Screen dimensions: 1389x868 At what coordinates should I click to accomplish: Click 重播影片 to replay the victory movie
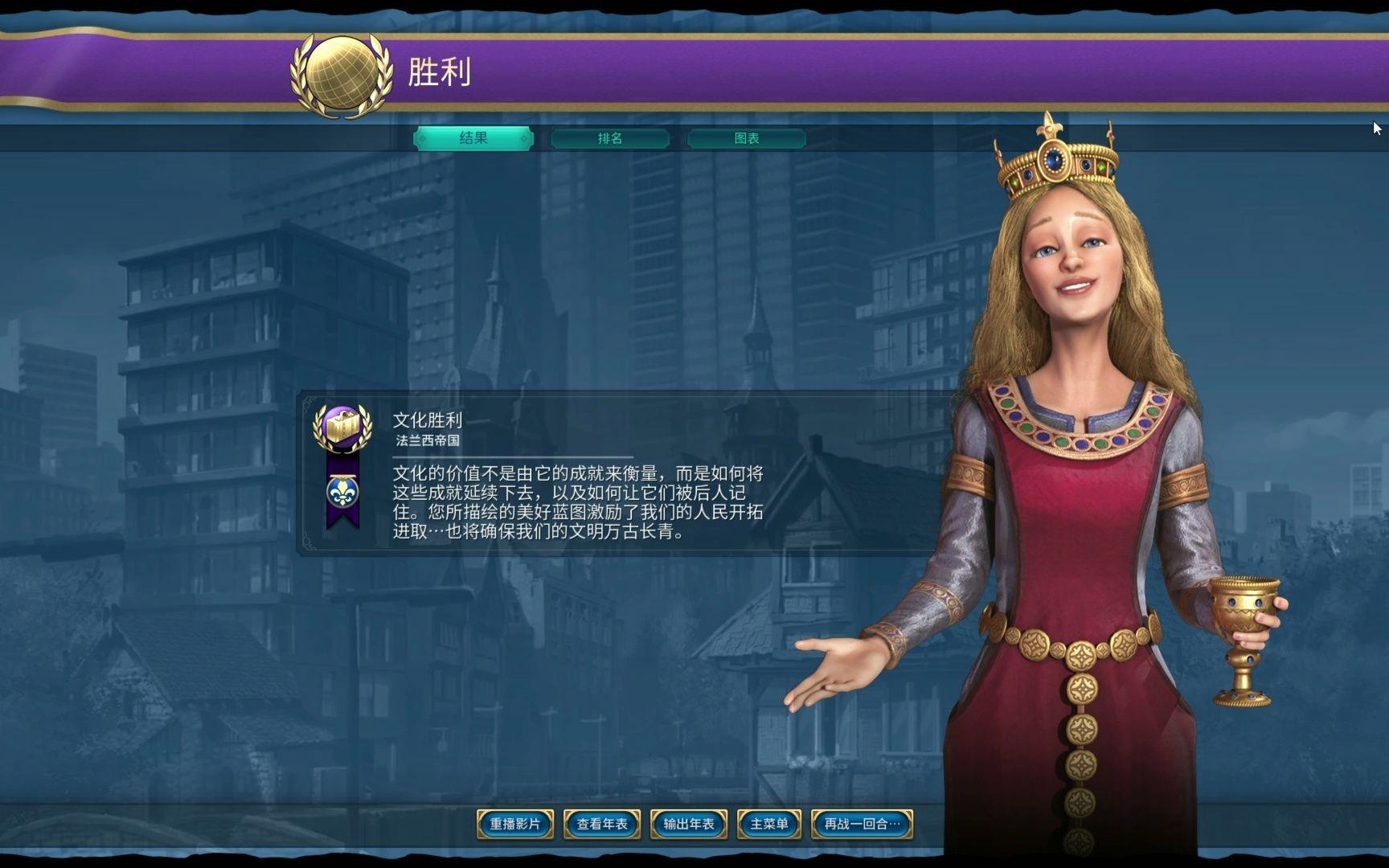coord(517,825)
